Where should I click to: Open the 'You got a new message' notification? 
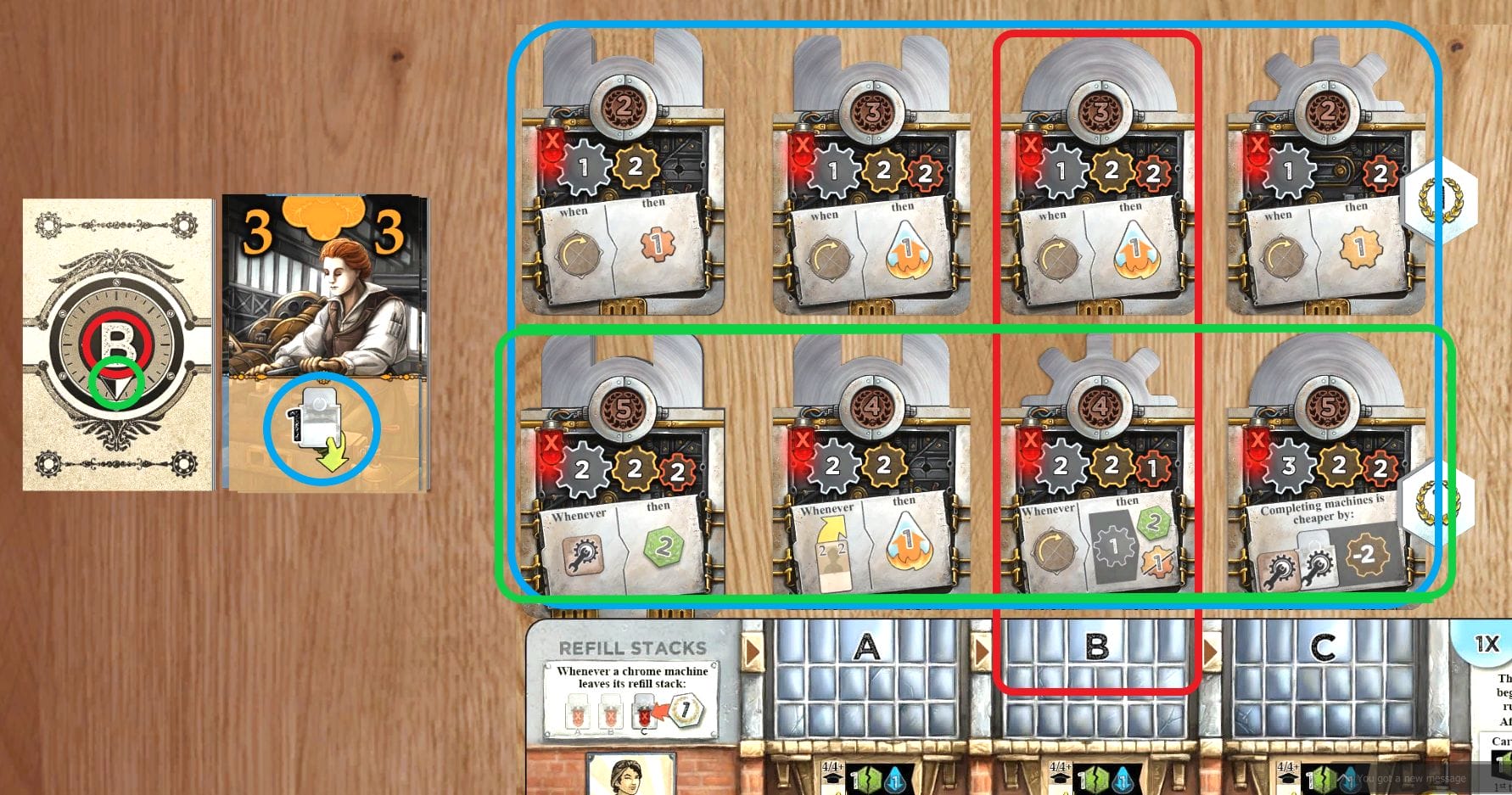pyautogui.click(x=1408, y=778)
